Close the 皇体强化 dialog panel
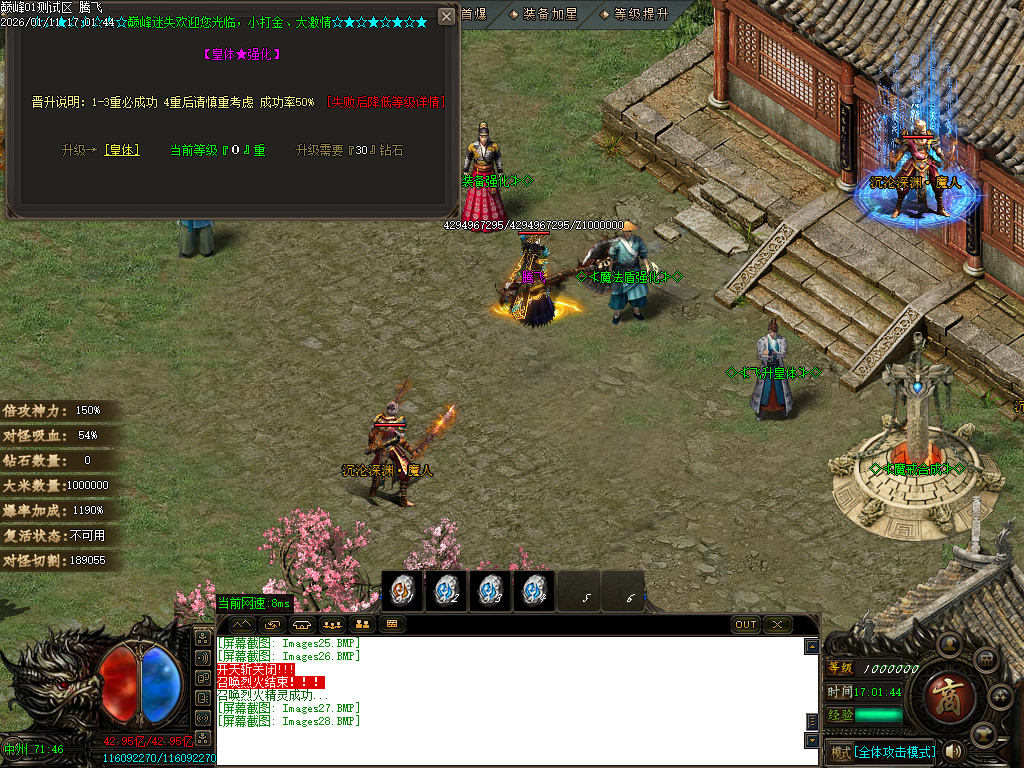 446,17
